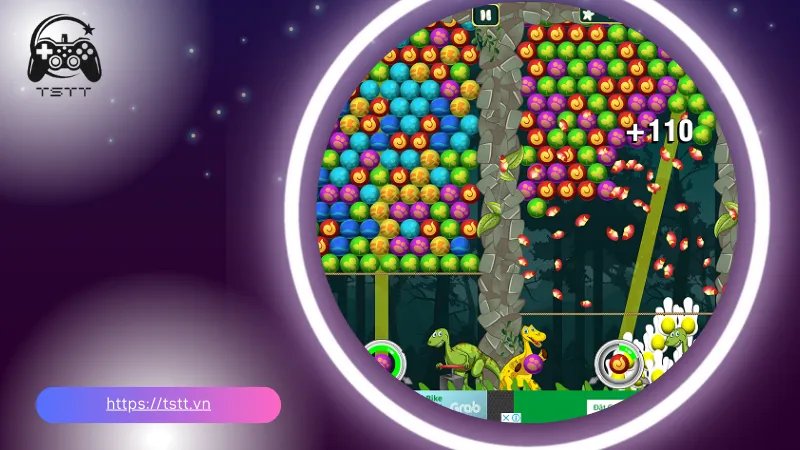This screenshot has width=800, height=450.
Task: Swap to the purple paw reserve bubble
Action: tap(382, 361)
